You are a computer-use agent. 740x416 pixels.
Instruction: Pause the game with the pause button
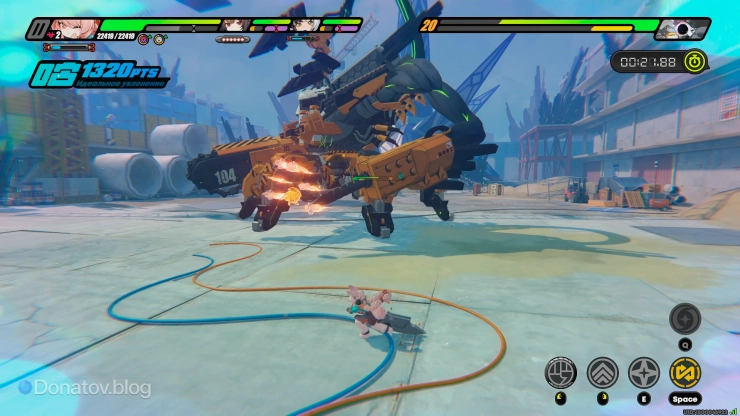38,27
